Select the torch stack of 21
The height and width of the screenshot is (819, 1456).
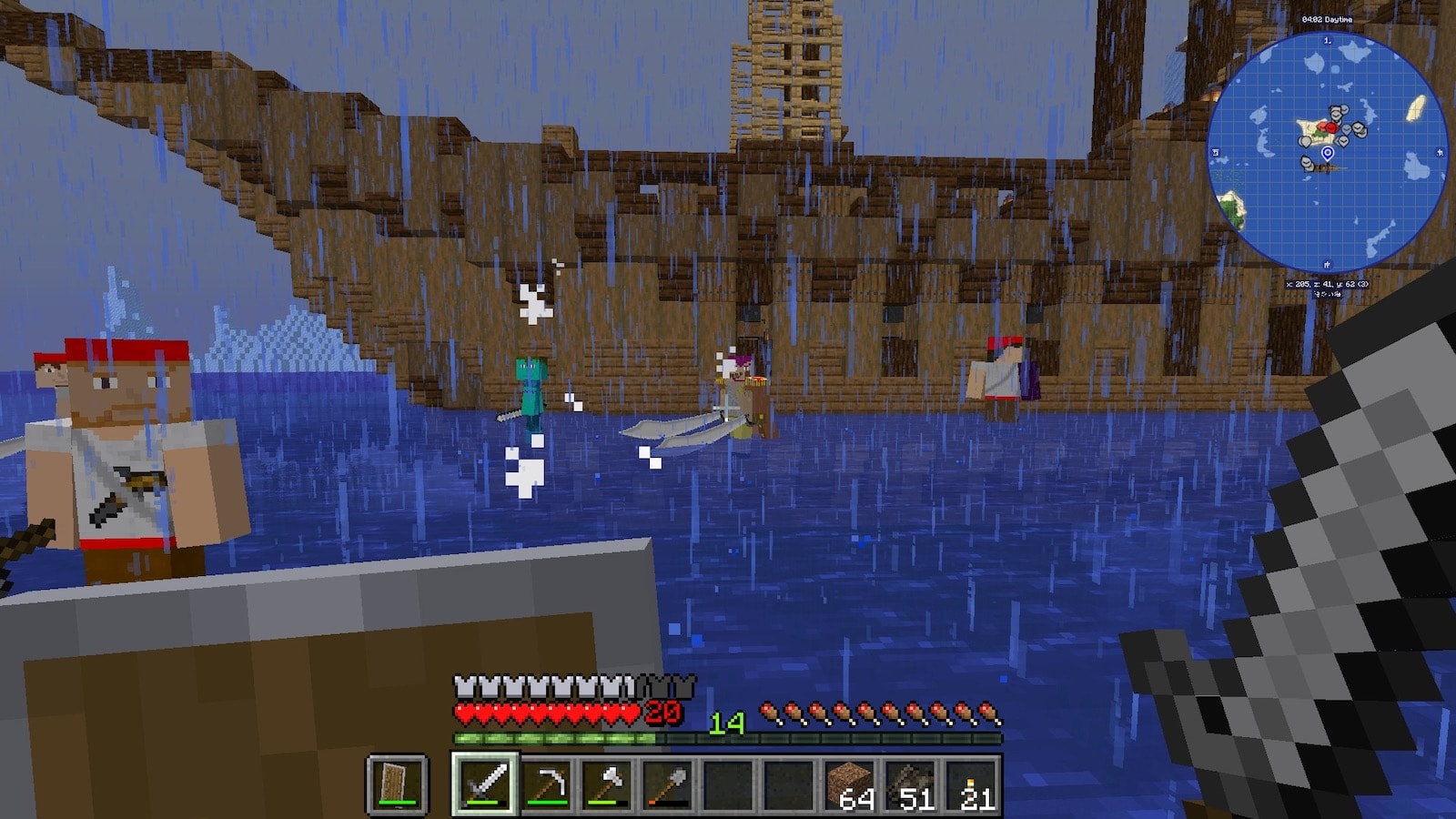coord(972,784)
